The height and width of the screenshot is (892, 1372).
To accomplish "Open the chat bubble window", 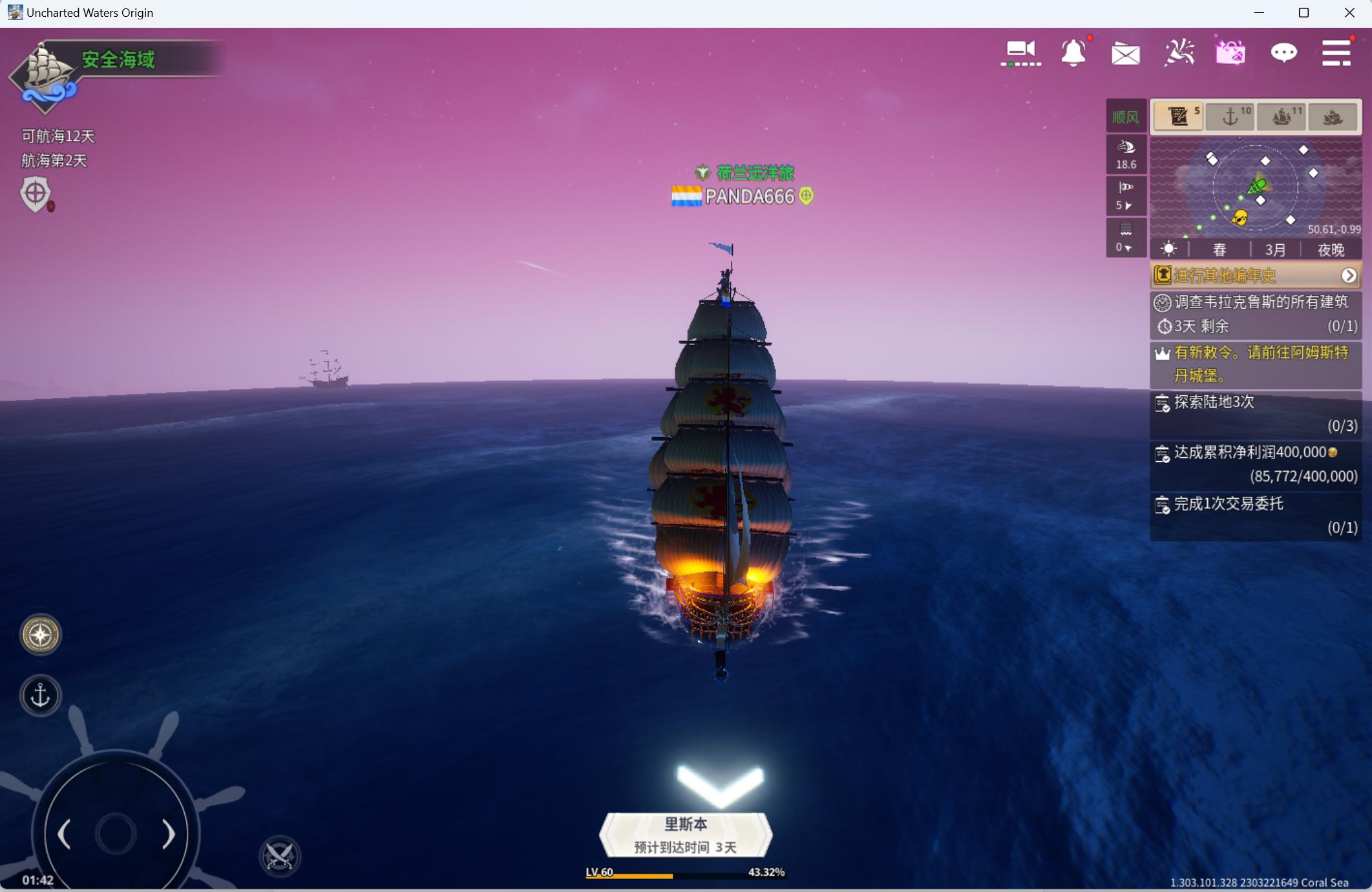I will pyautogui.click(x=1284, y=54).
